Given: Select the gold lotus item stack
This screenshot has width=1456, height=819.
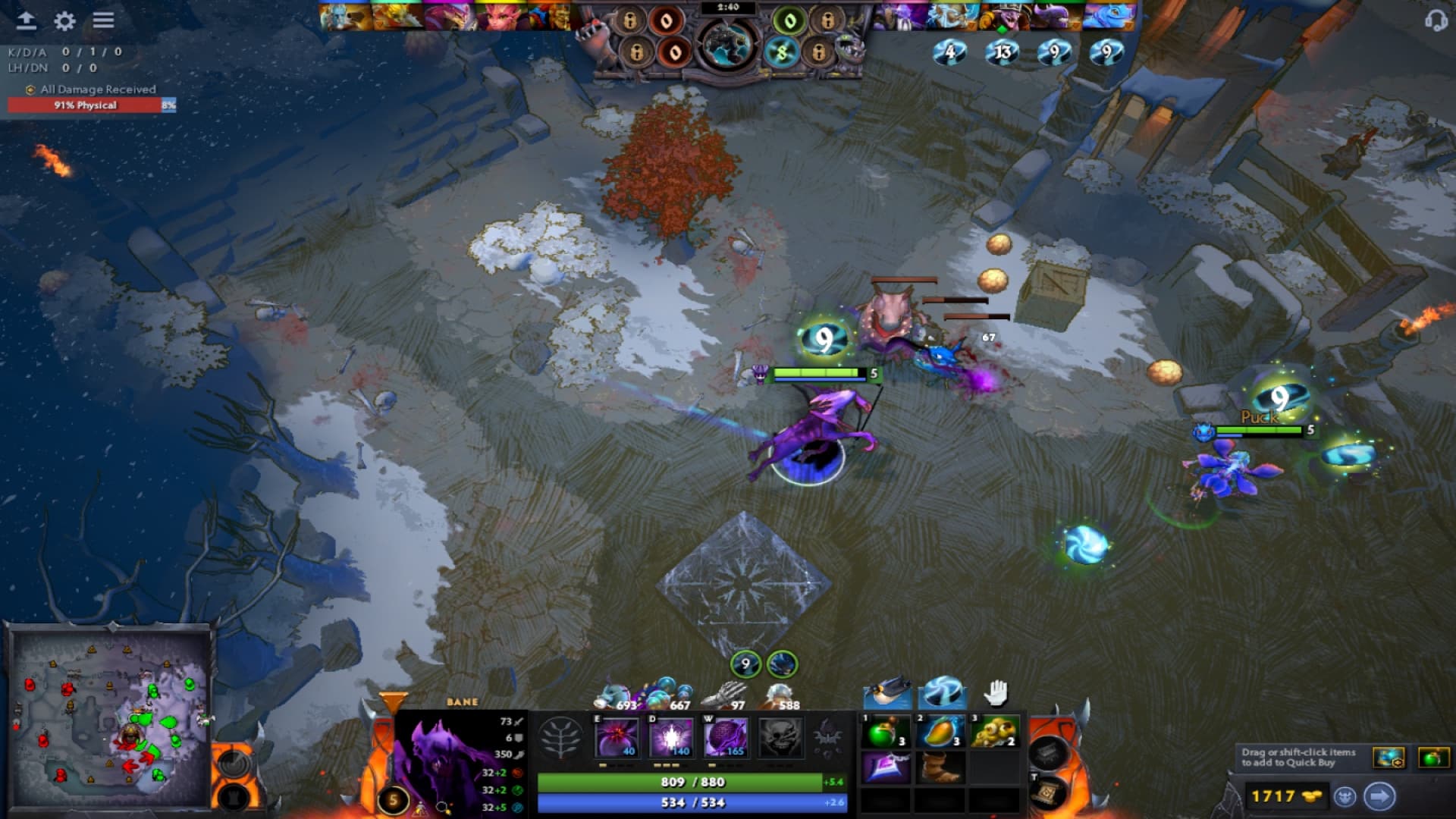Looking at the screenshot, I should pyautogui.click(x=994, y=733).
